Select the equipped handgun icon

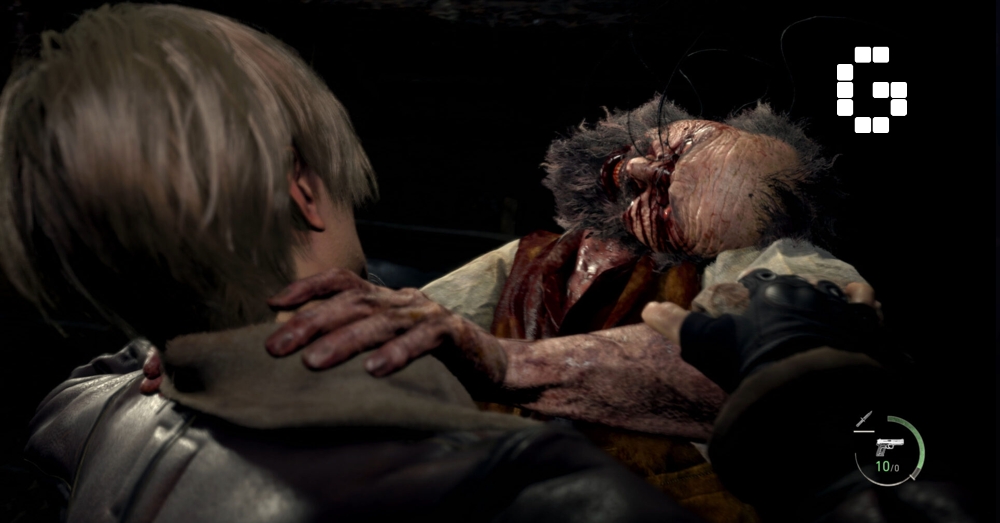click(x=889, y=446)
